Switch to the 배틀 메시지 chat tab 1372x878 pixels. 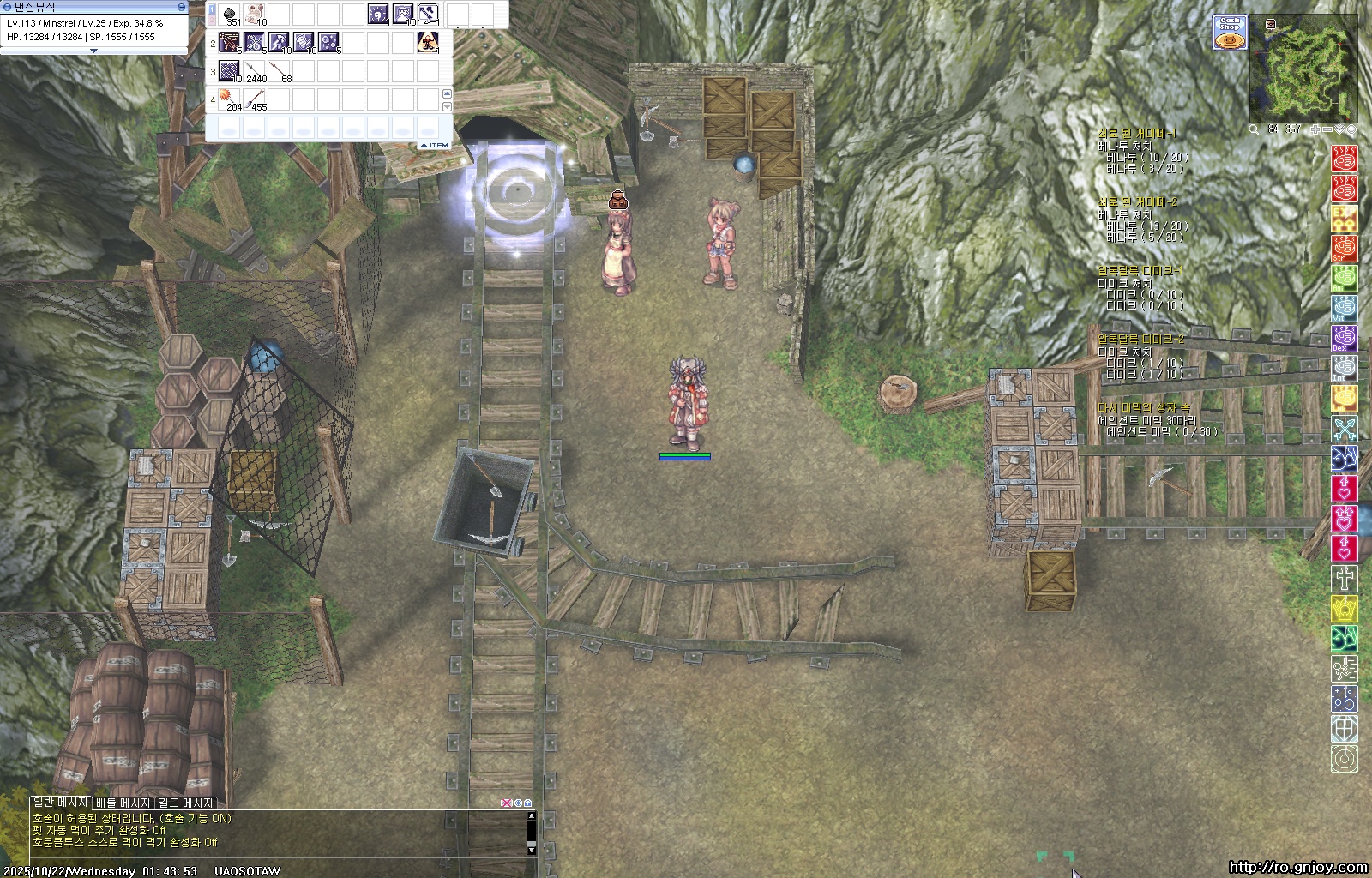click(123, 803)
